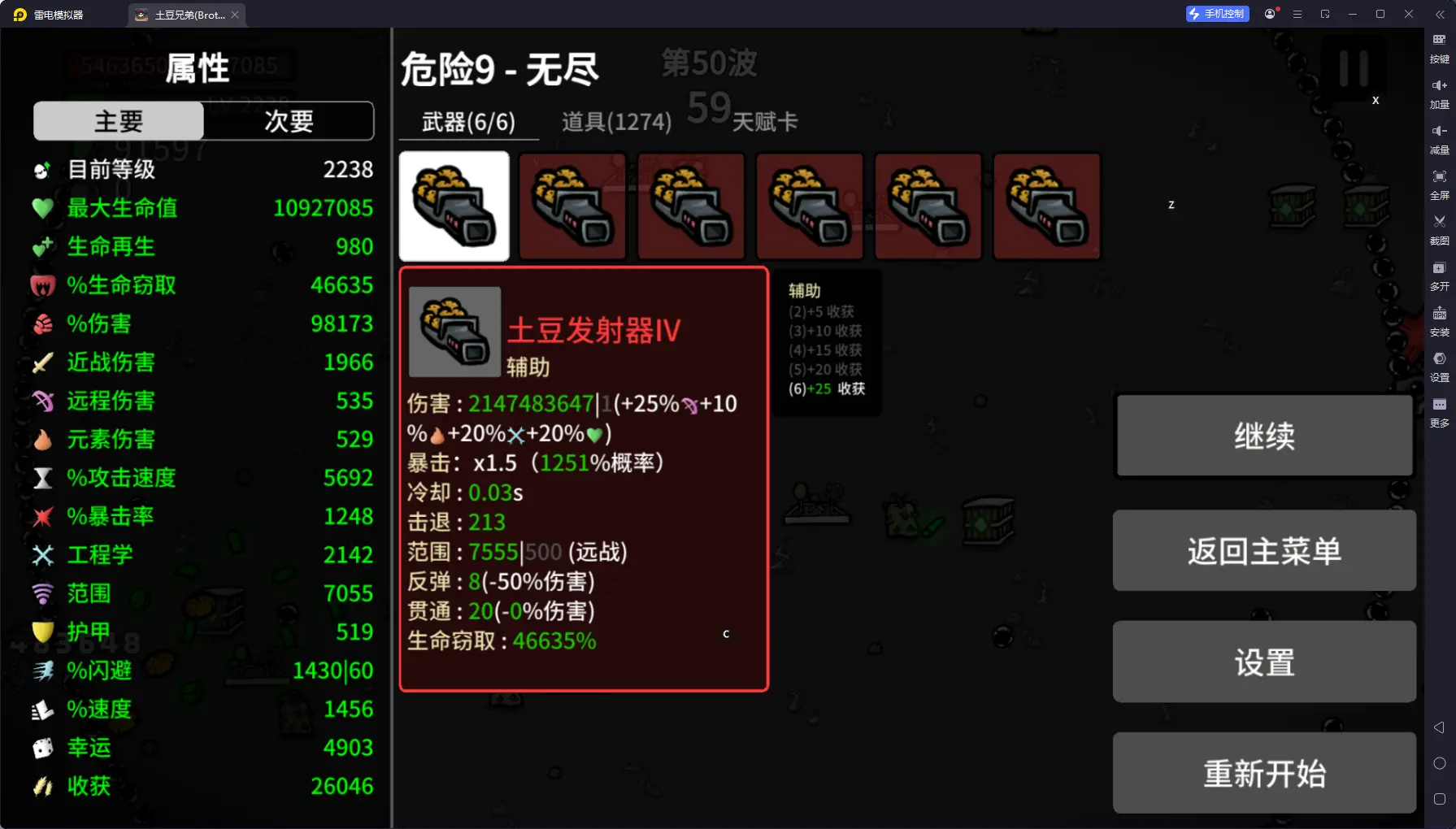
Task: Decrease volume using the 减量 icon
Action: coord(1438,138)
